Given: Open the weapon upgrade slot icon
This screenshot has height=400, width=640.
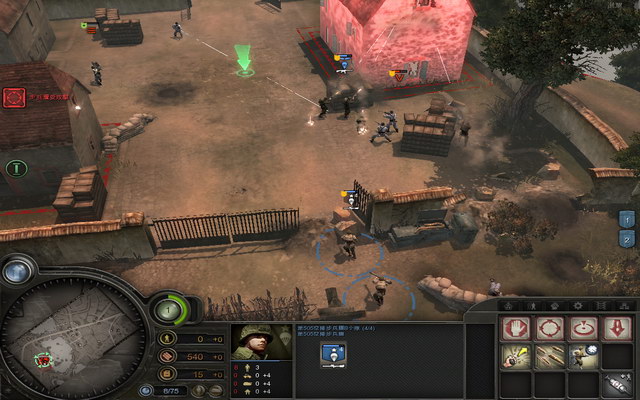Looking at the screenshot, I should pyautogui.click(x=617, y=384).
